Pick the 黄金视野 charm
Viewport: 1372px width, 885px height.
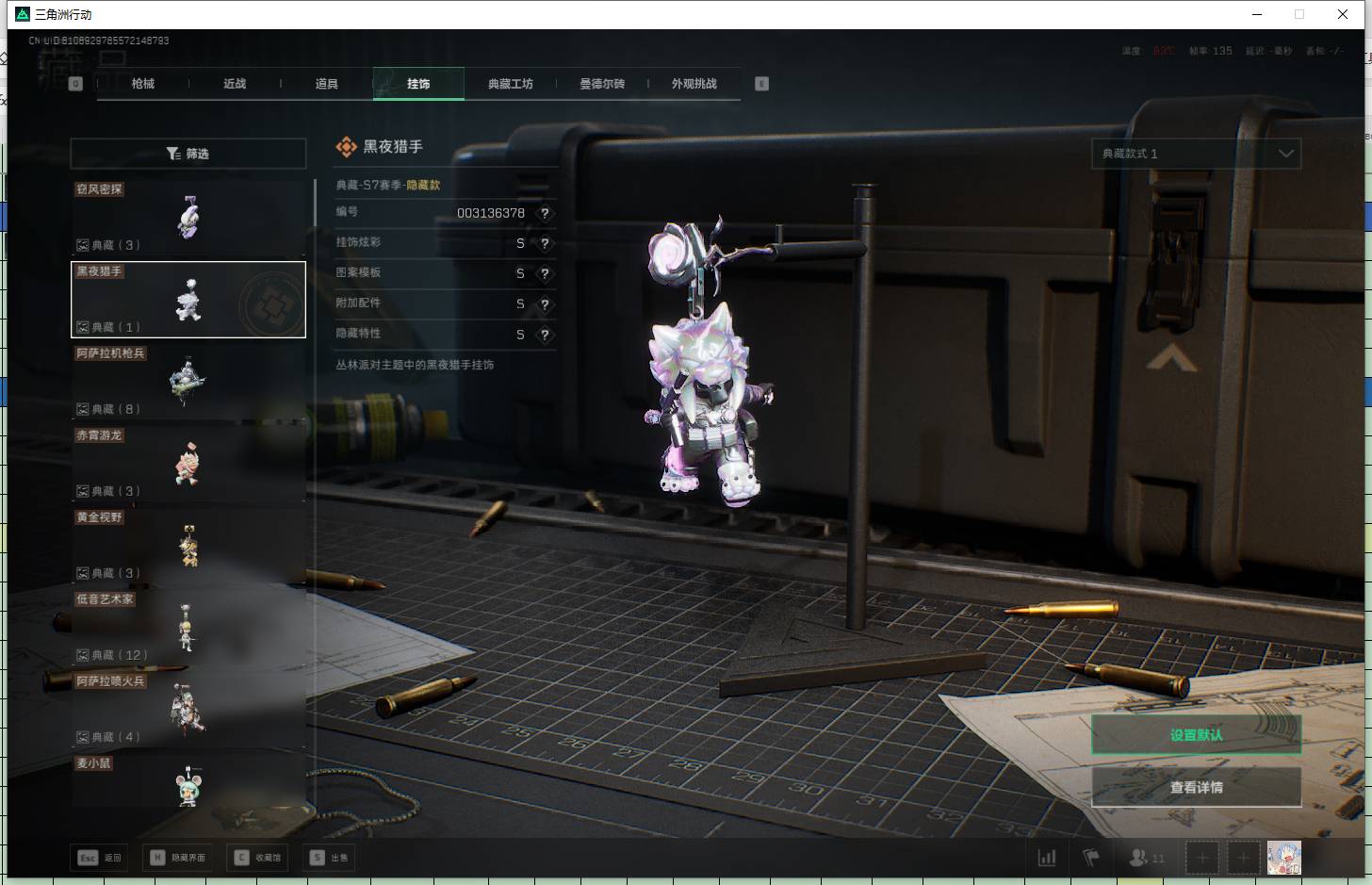coord(188,546)
